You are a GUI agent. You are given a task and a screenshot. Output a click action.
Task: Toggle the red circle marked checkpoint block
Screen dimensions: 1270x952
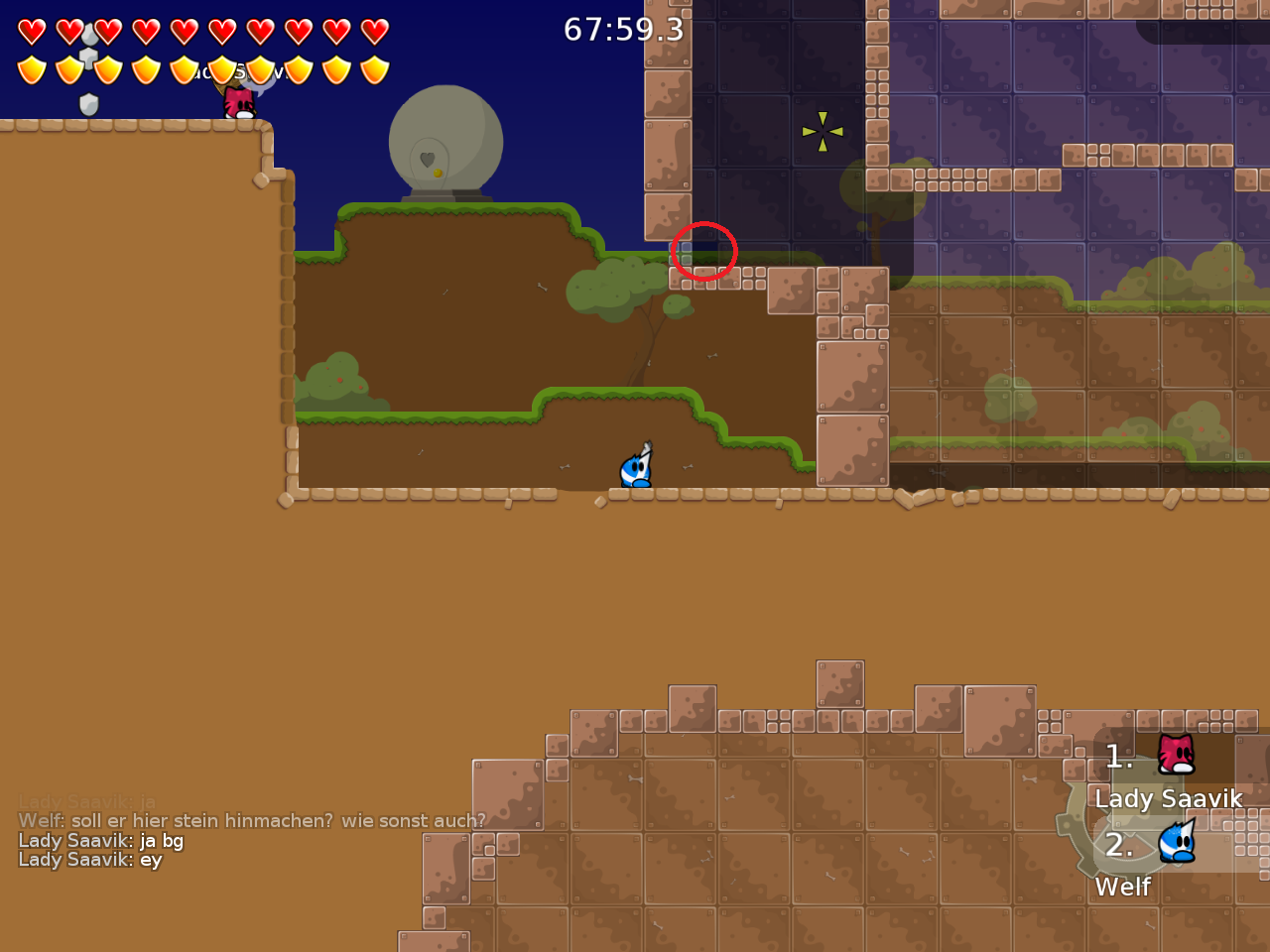[704, 253]
